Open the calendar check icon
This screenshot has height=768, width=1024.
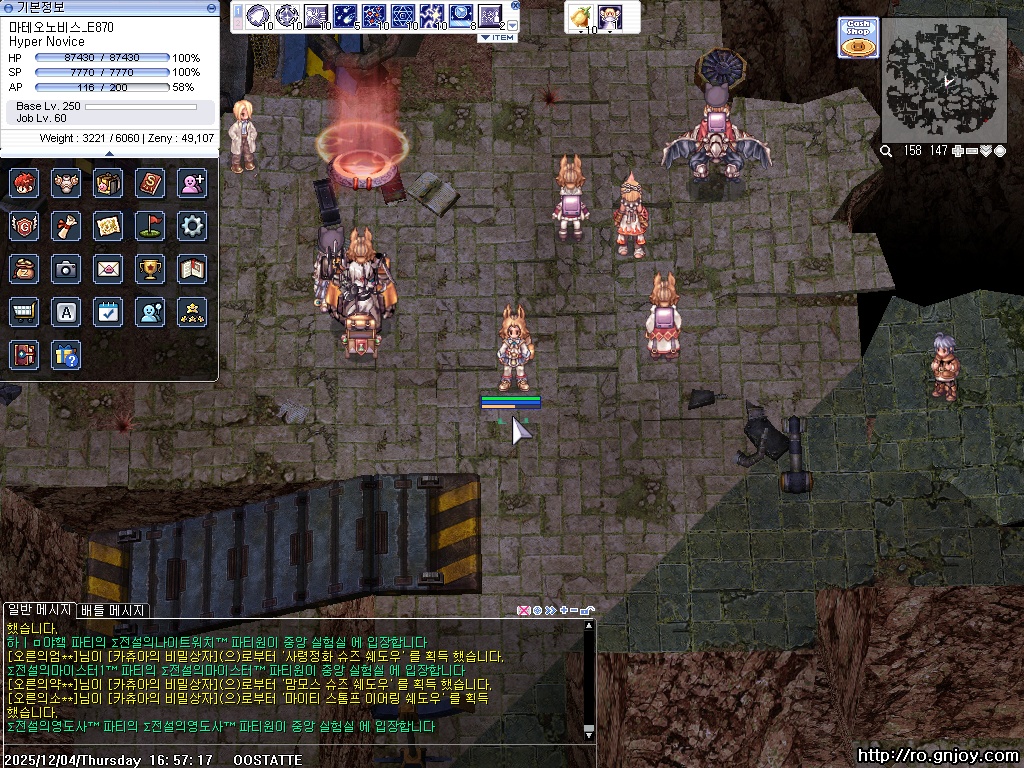108,312
